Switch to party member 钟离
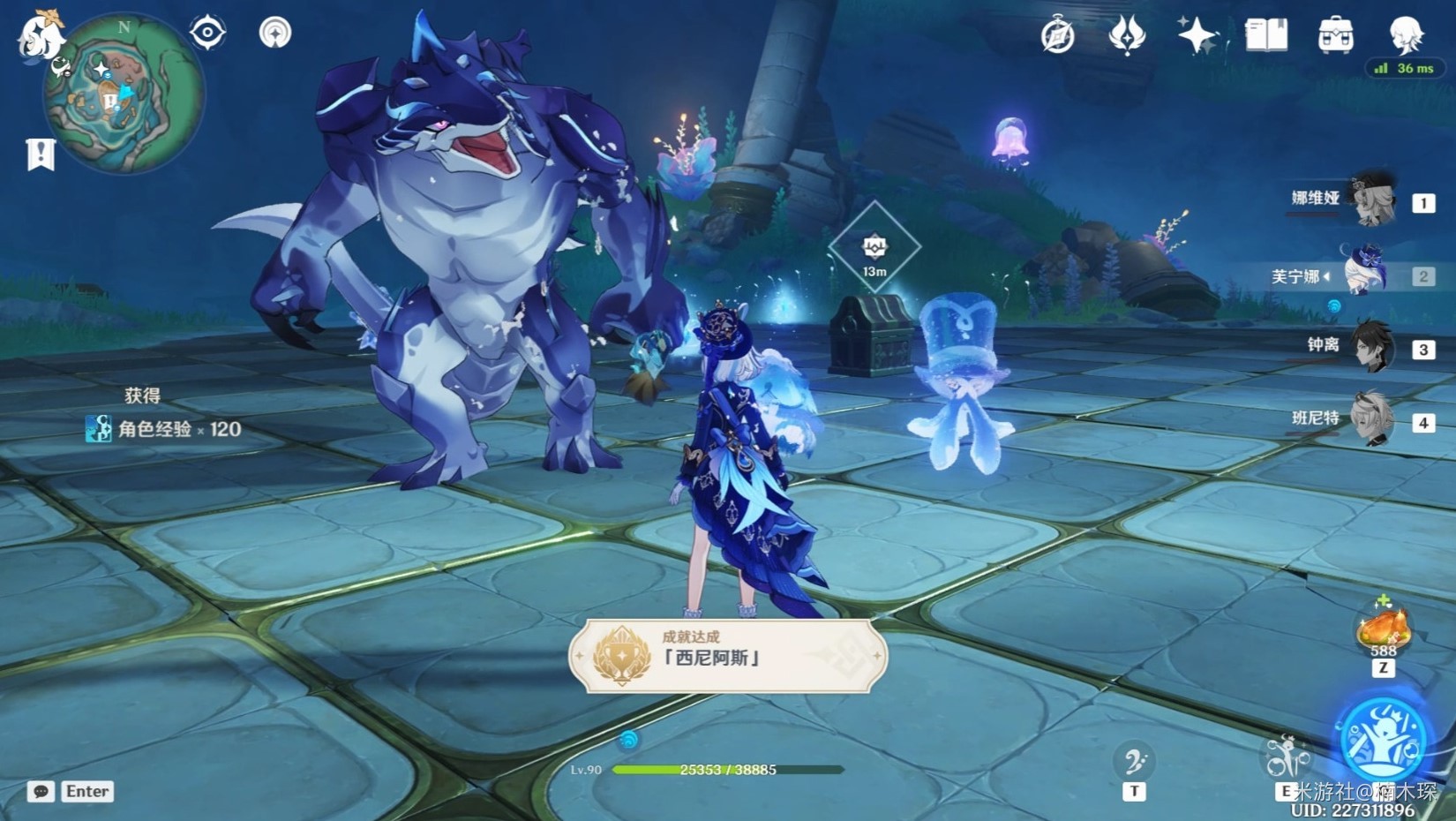Image resolution: width=1456 pixels, height=821 pixels. point(1373,347)
